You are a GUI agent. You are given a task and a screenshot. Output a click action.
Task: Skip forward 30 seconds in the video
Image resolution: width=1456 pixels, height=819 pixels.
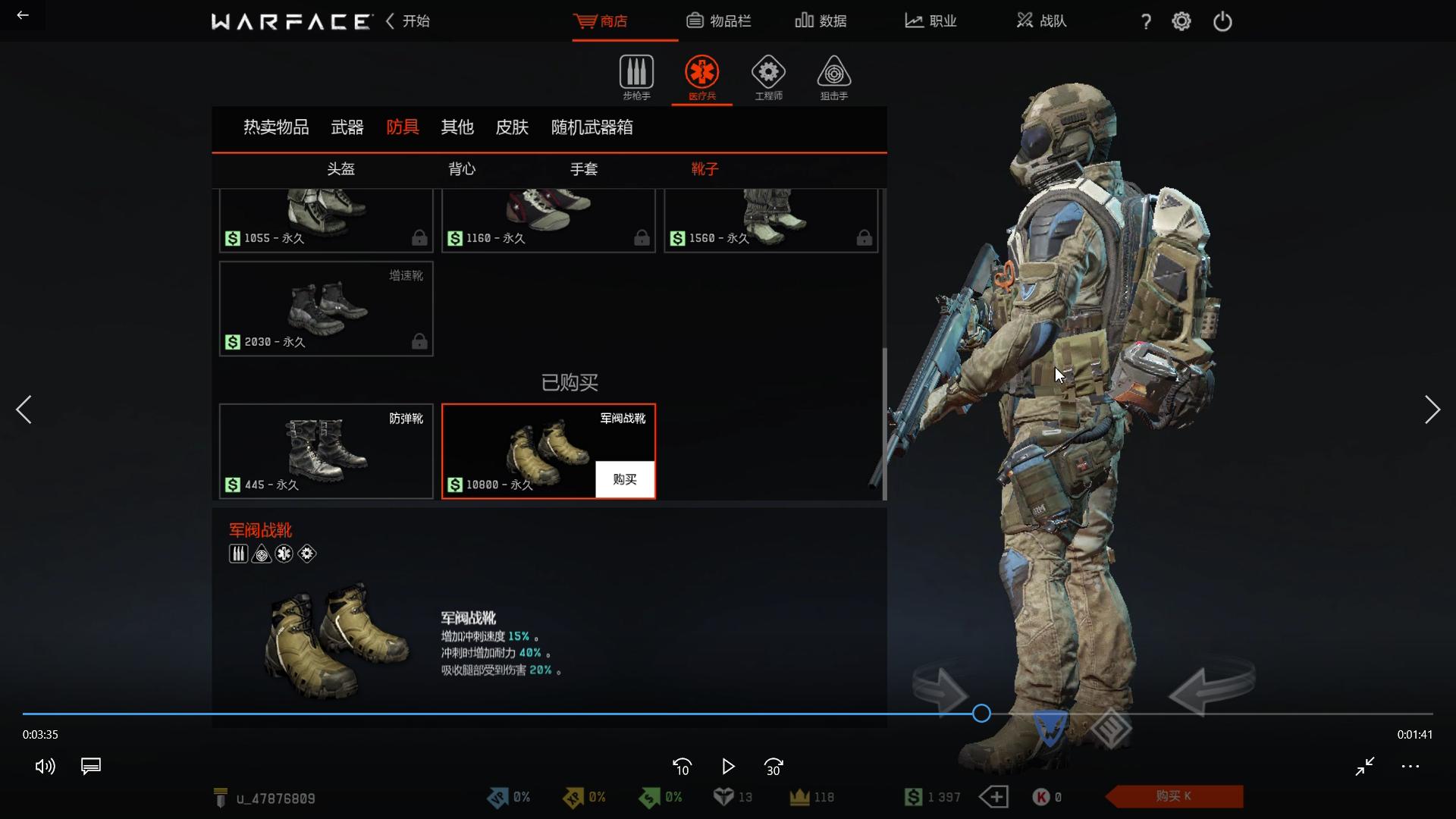773,767
